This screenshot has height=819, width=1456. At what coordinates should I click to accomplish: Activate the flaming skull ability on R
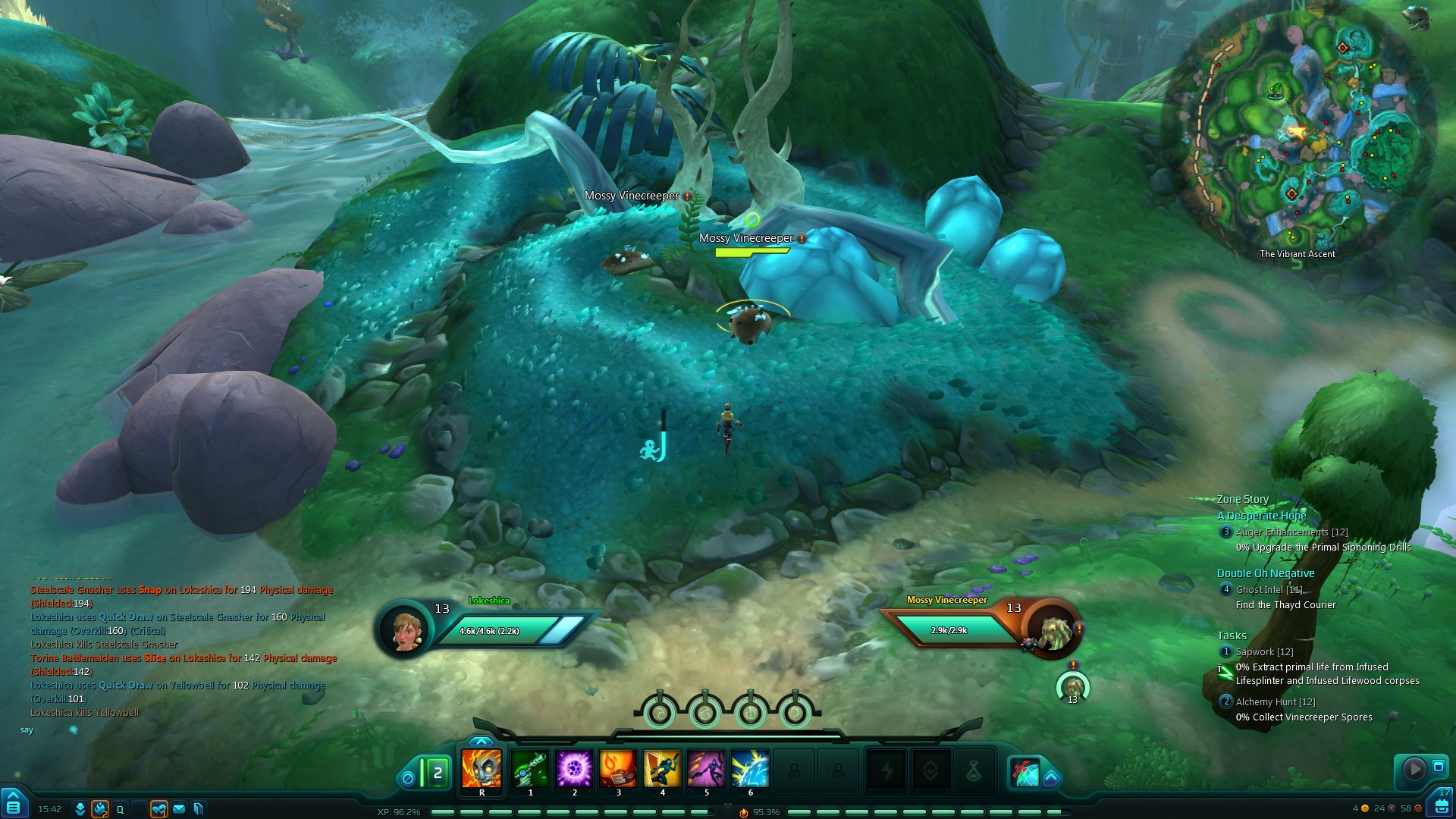point(482,768)
